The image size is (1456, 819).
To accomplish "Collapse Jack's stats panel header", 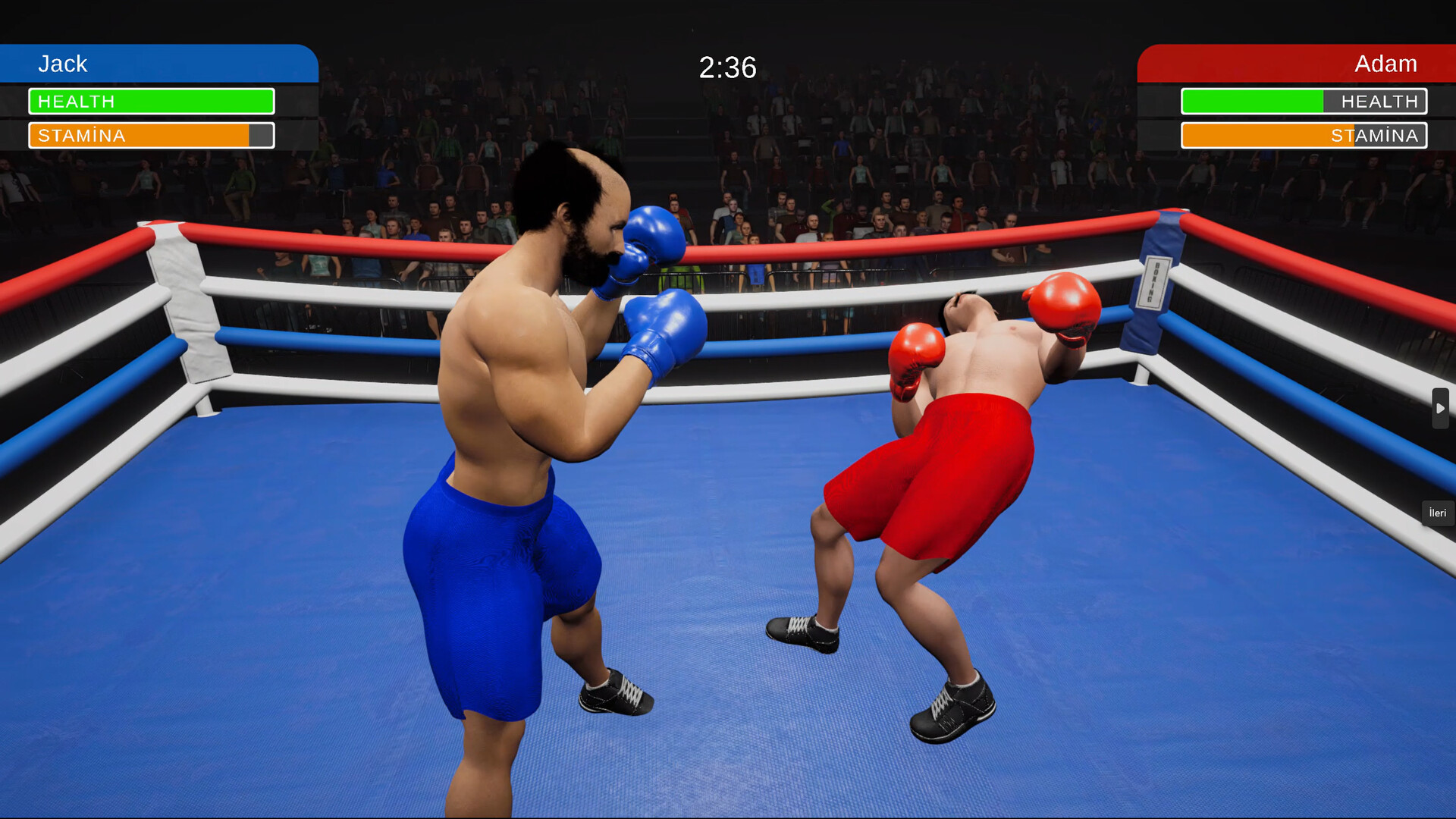I will [x=152, y=64].
